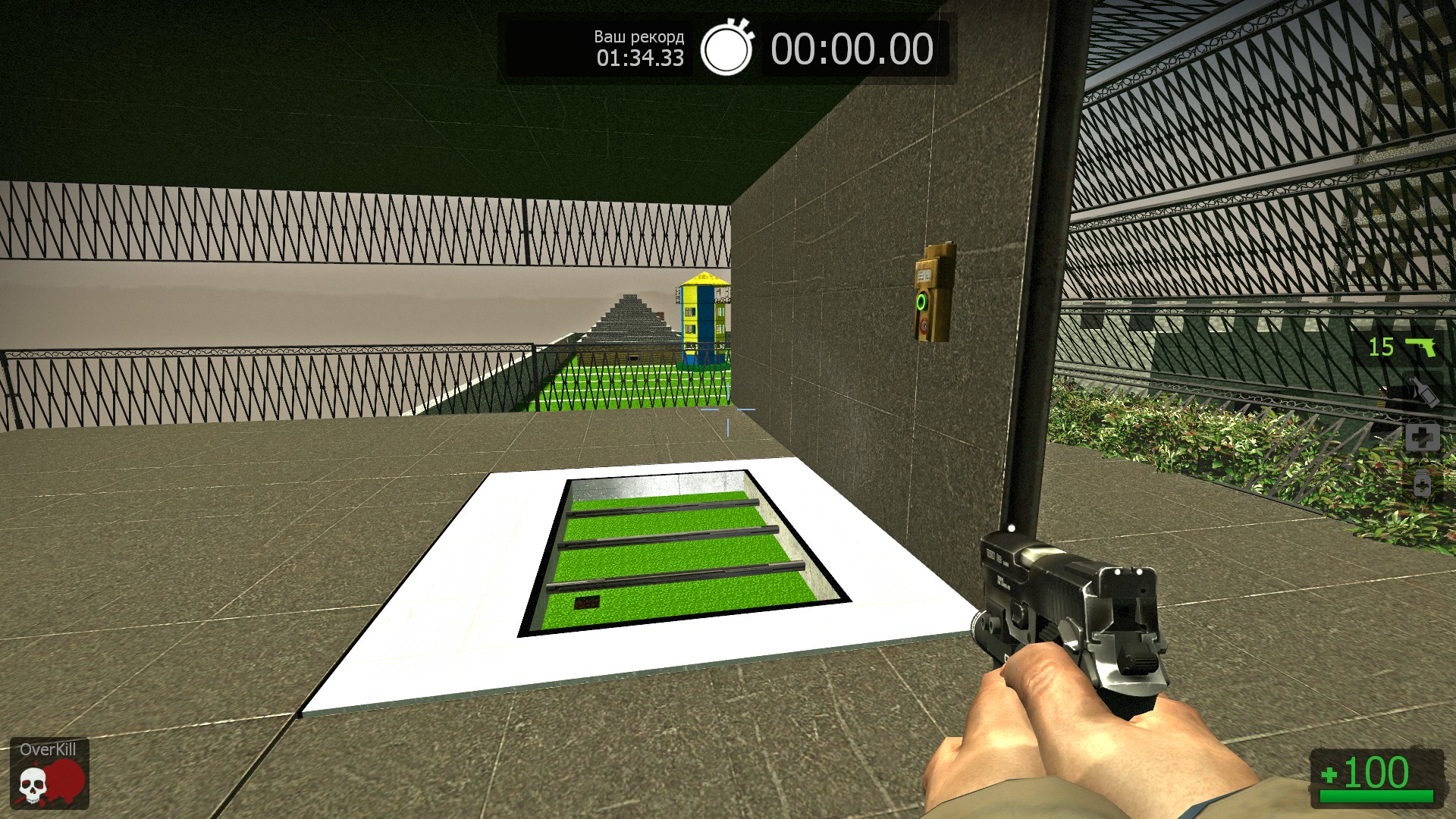This screenshot has width=1456, height=819.
Task: Select the green pistol weapon icon
Action: coord(1420,347)
